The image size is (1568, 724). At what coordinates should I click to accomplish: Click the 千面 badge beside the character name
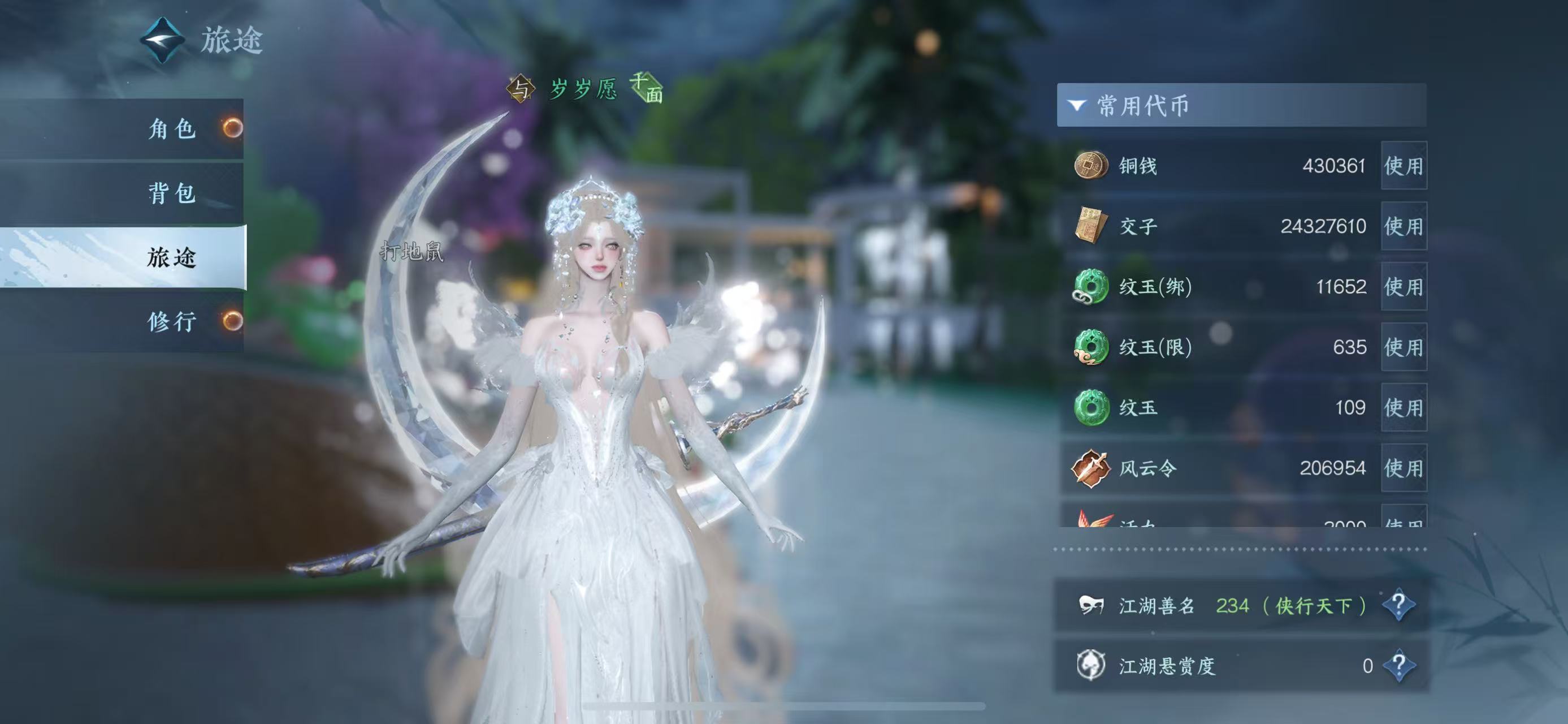coord(647,88)
